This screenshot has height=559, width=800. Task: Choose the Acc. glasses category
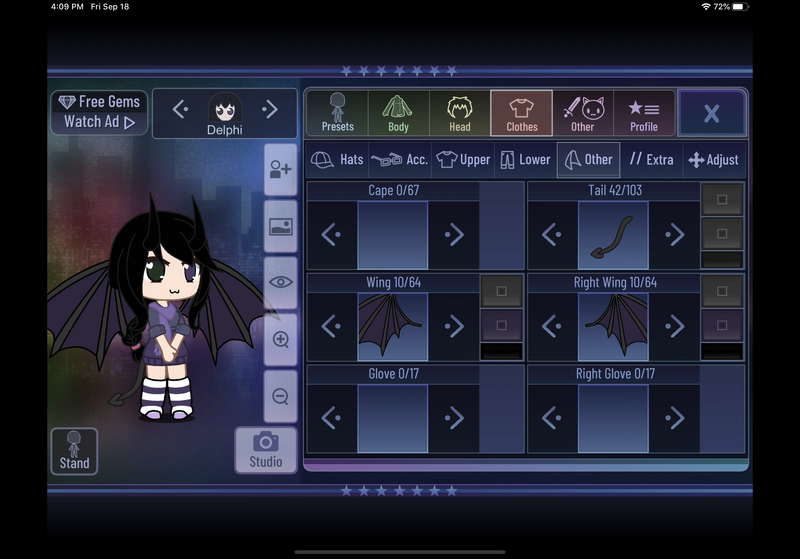[399, 159]
